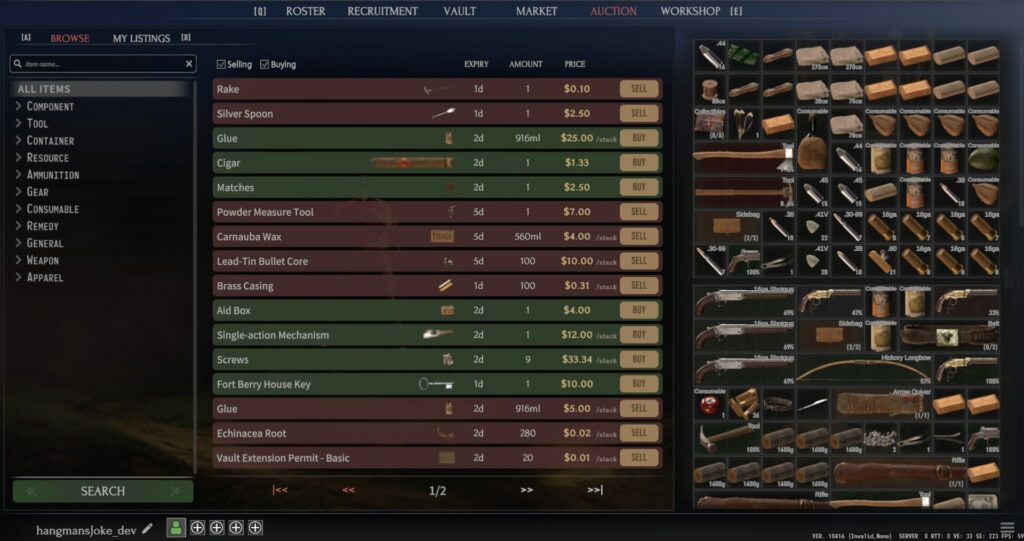Show My Listings
The width and height of the screenshot is (1024, 541).
click(141, 38)
